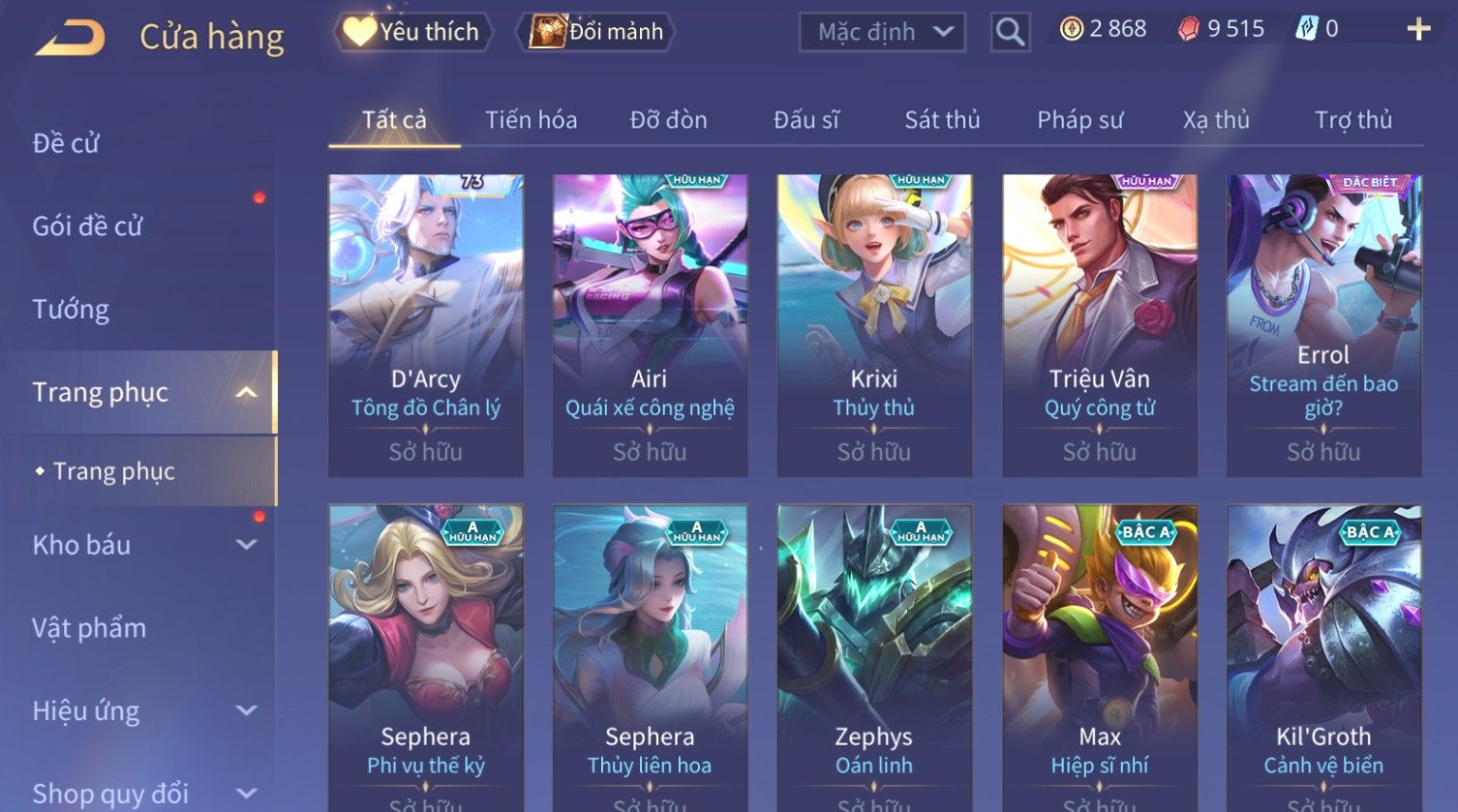Choose Triệu Vân Quý công tử skin
This screenshot has height=812, width=1458.
click(x=1099, y=324)
